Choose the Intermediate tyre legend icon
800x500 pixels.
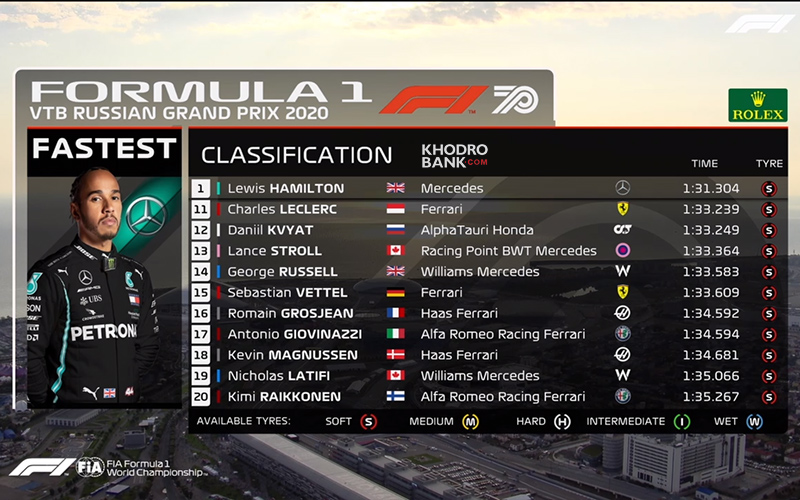pyautogui.click(x=682, y=422)
